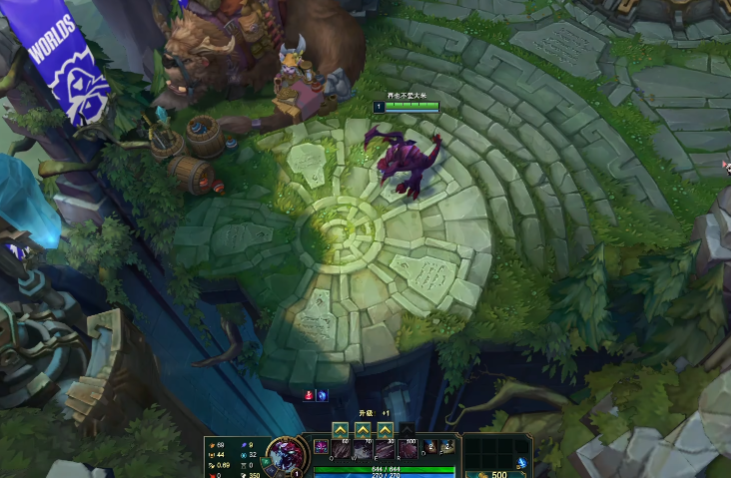Select the champion passive ability icon
Screen dimensions: 731x478
point(320,447)
